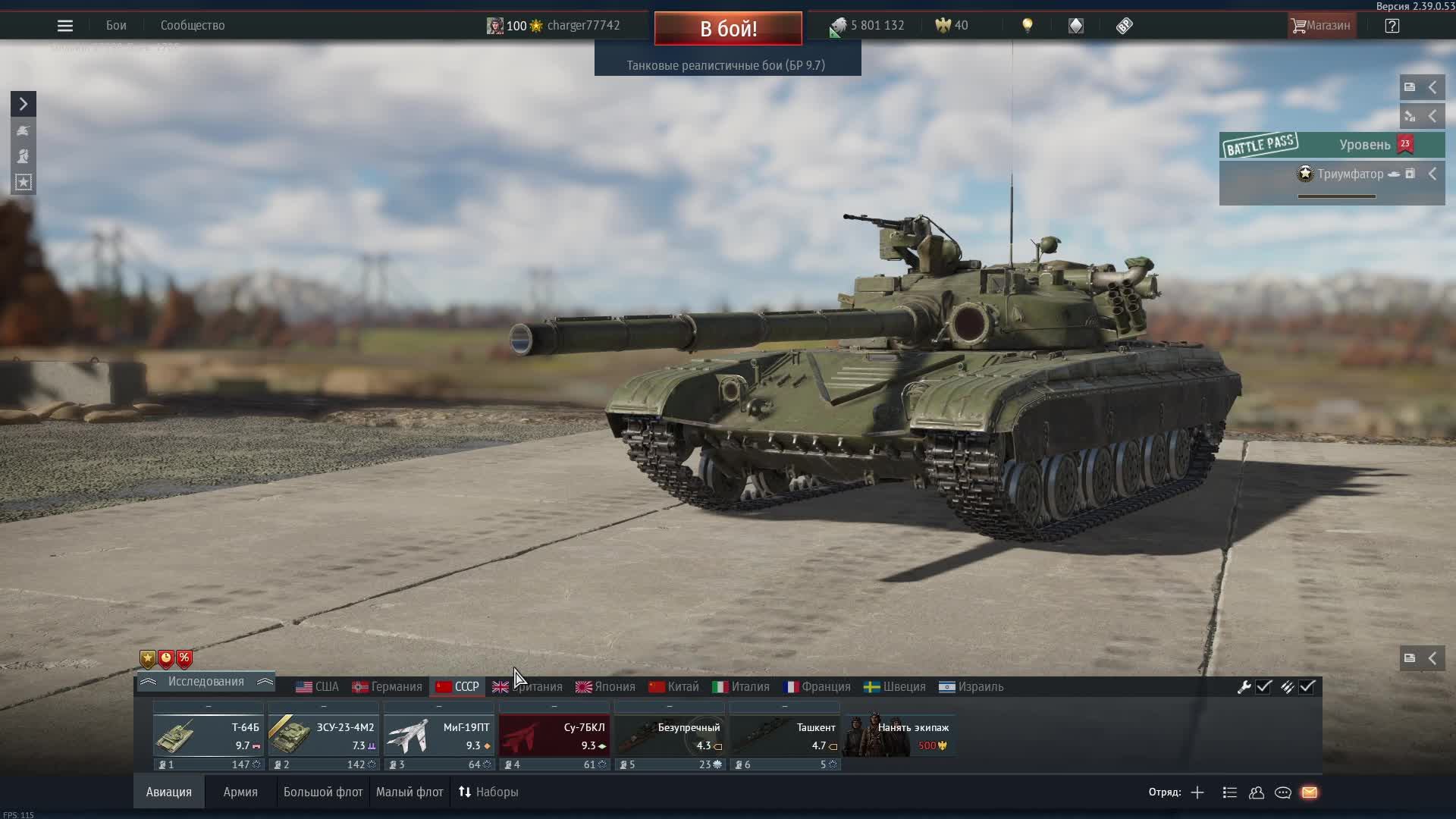1456x819 pixels.
Task: Open the Исследования research panel
Action: click(x=206, y=682)
